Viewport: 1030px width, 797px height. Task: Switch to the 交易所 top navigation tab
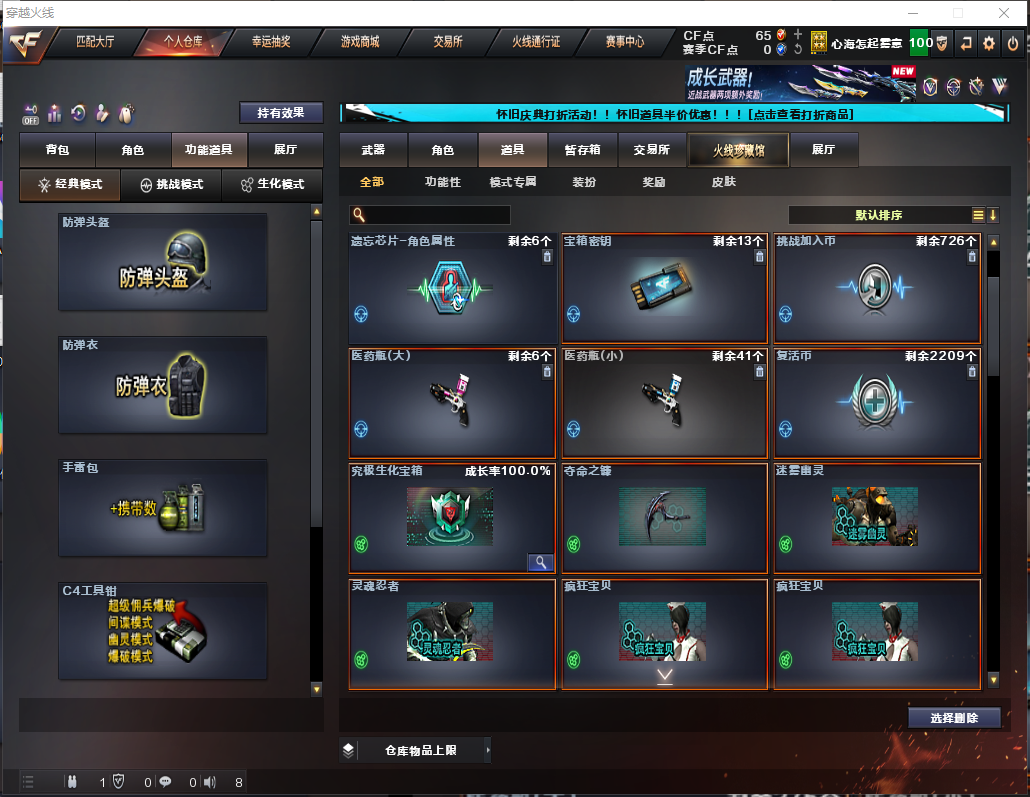click(448, 42)
